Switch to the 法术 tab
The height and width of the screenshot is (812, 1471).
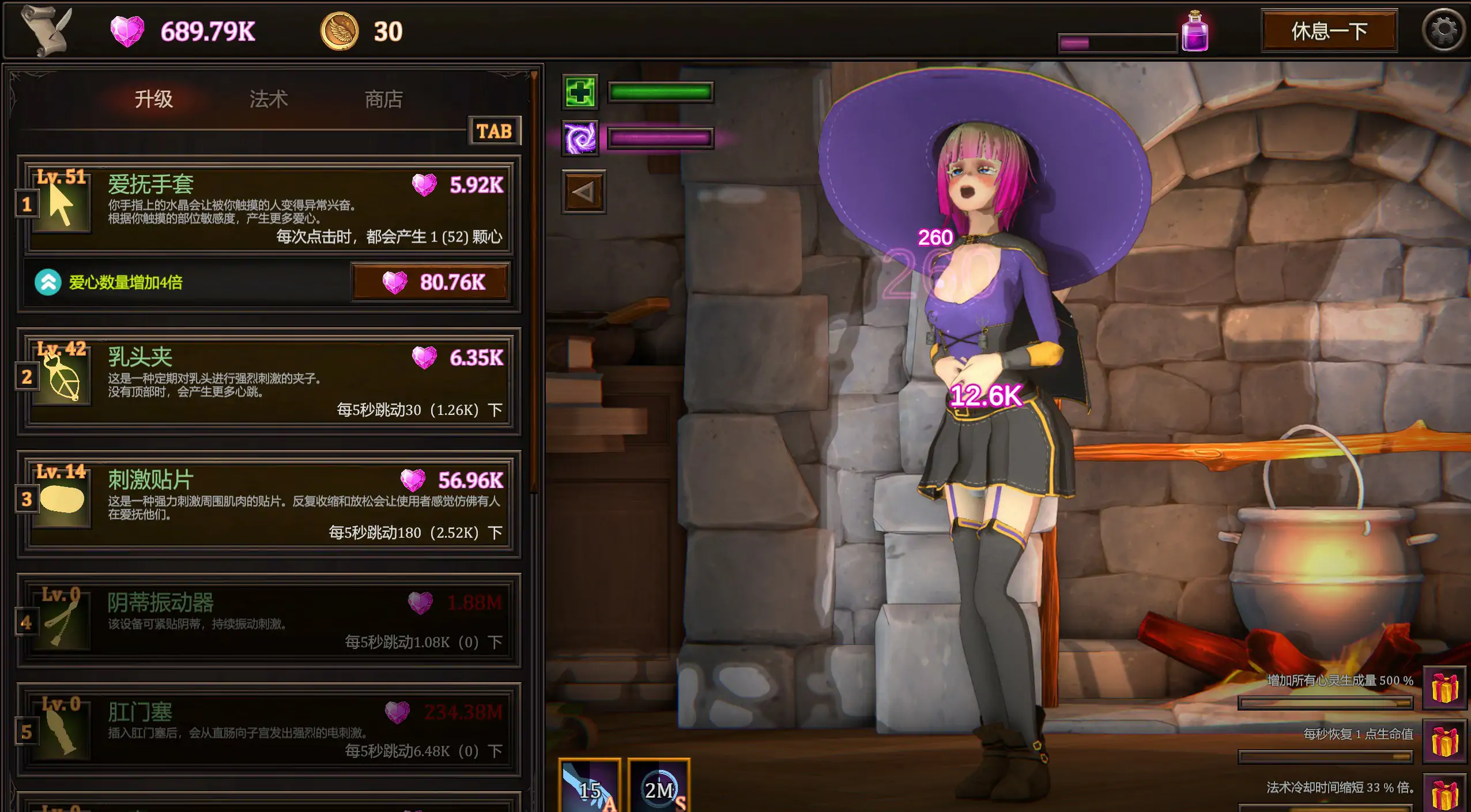(x=268, y=99)
